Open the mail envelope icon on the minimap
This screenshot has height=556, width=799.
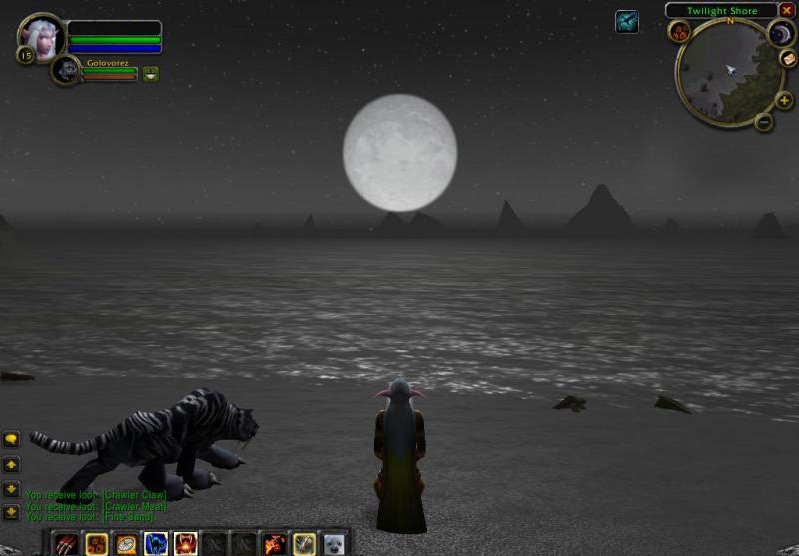click(x=788, y=59)
